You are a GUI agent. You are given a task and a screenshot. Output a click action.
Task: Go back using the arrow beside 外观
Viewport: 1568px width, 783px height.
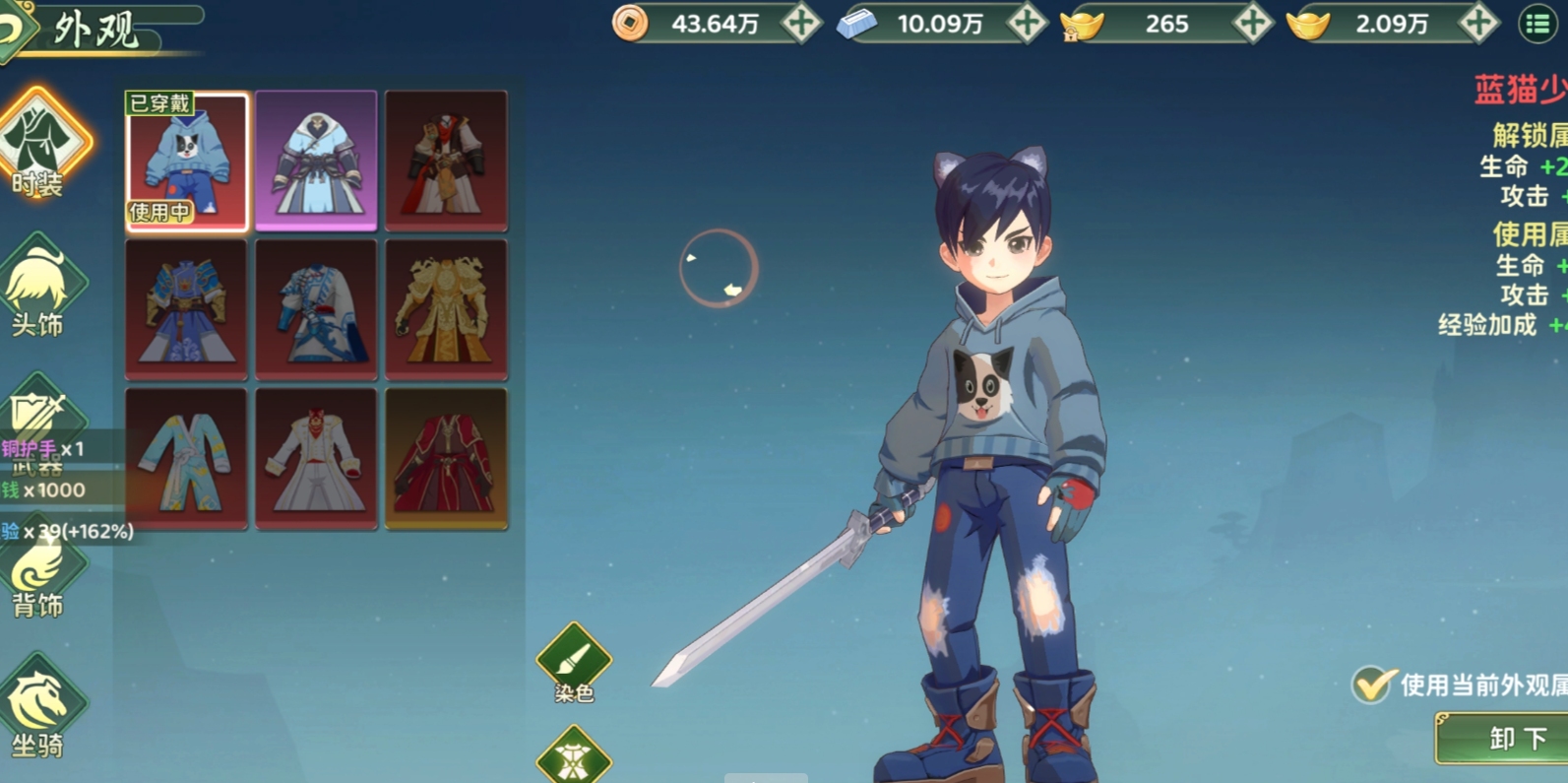14,30
